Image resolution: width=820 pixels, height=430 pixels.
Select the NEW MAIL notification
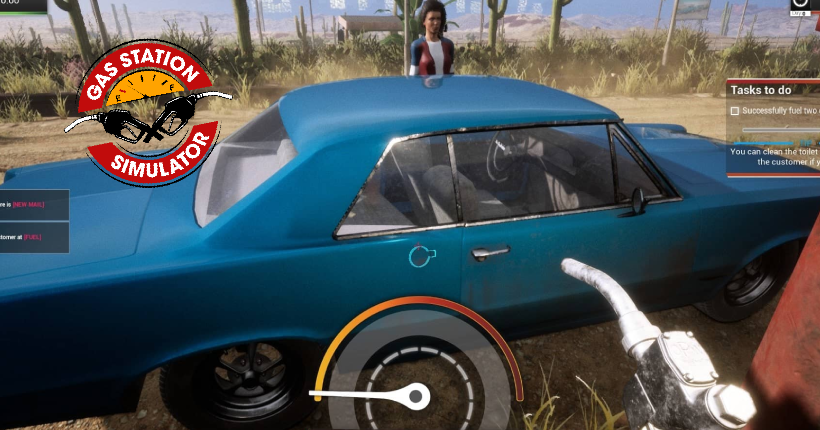pos(33,204)
